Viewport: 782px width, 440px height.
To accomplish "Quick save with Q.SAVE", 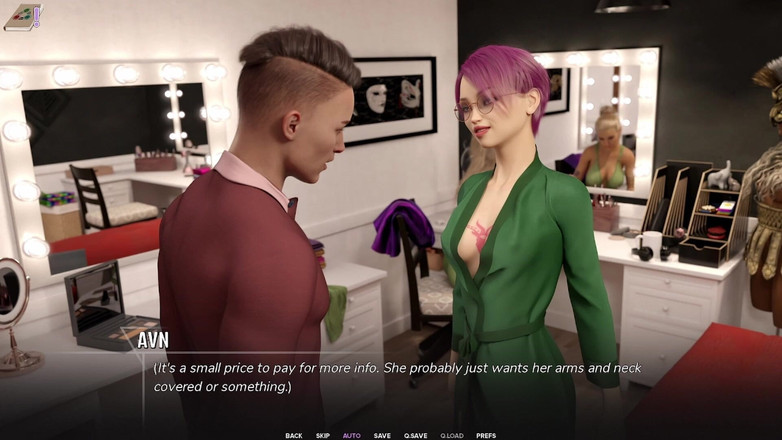I will pyautogui.click(x=415, y=435).
